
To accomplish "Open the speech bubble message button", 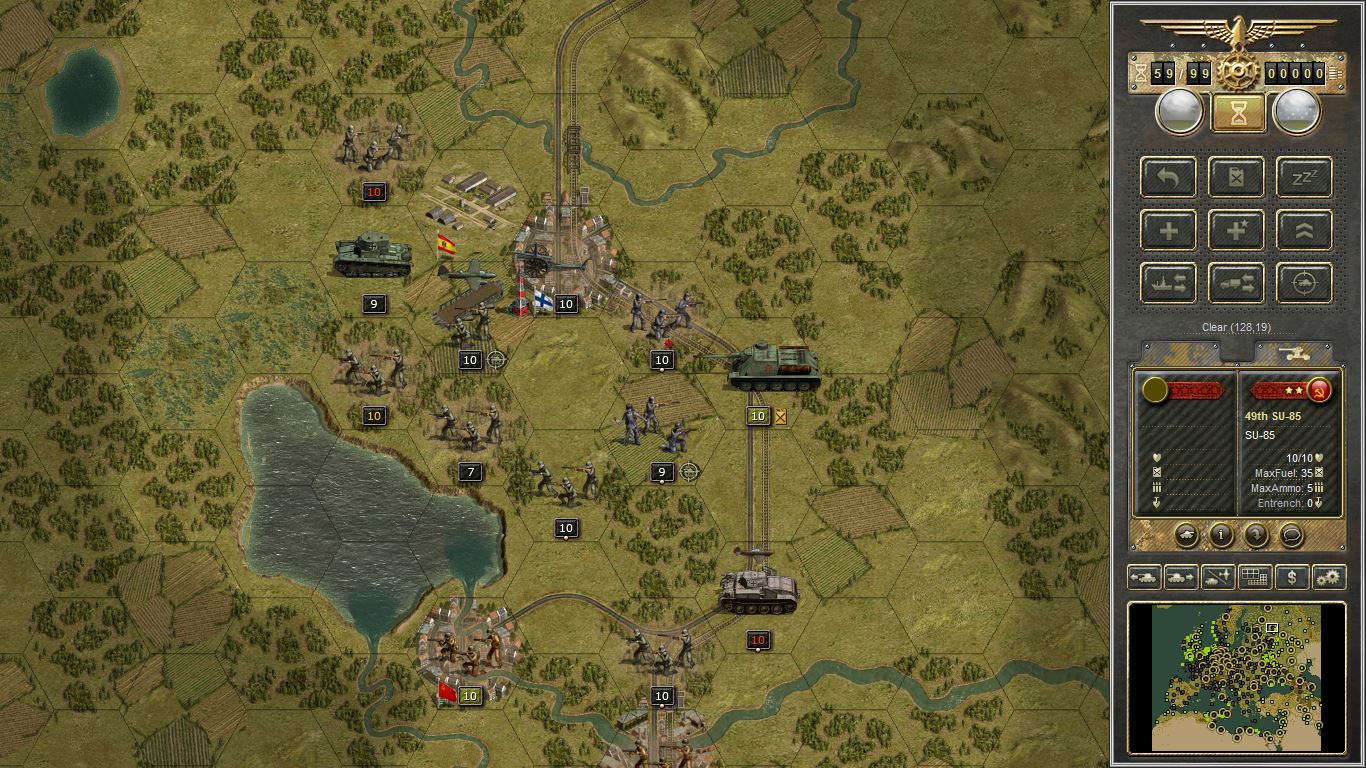I will 1291,535.
